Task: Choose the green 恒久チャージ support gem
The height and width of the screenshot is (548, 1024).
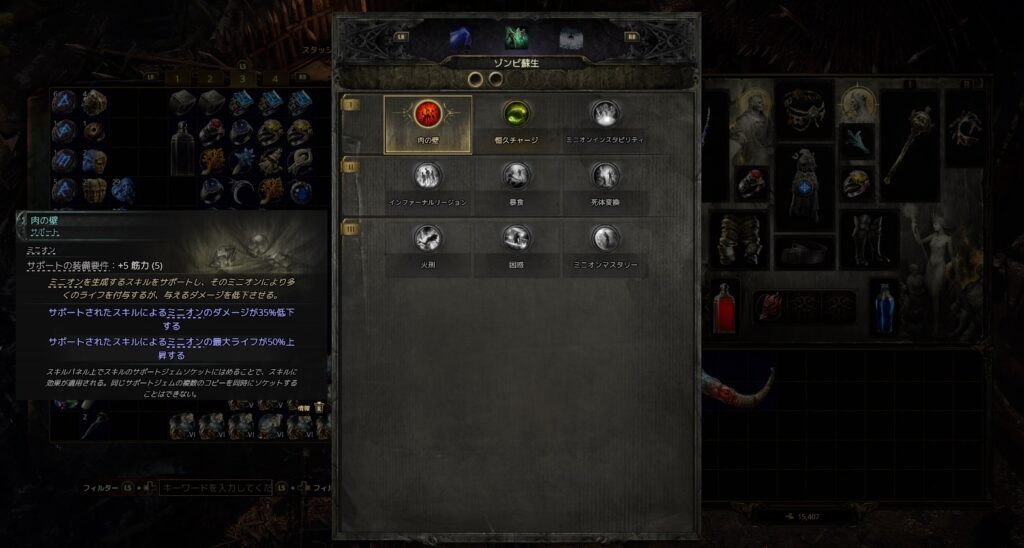Action: point(516,113)
